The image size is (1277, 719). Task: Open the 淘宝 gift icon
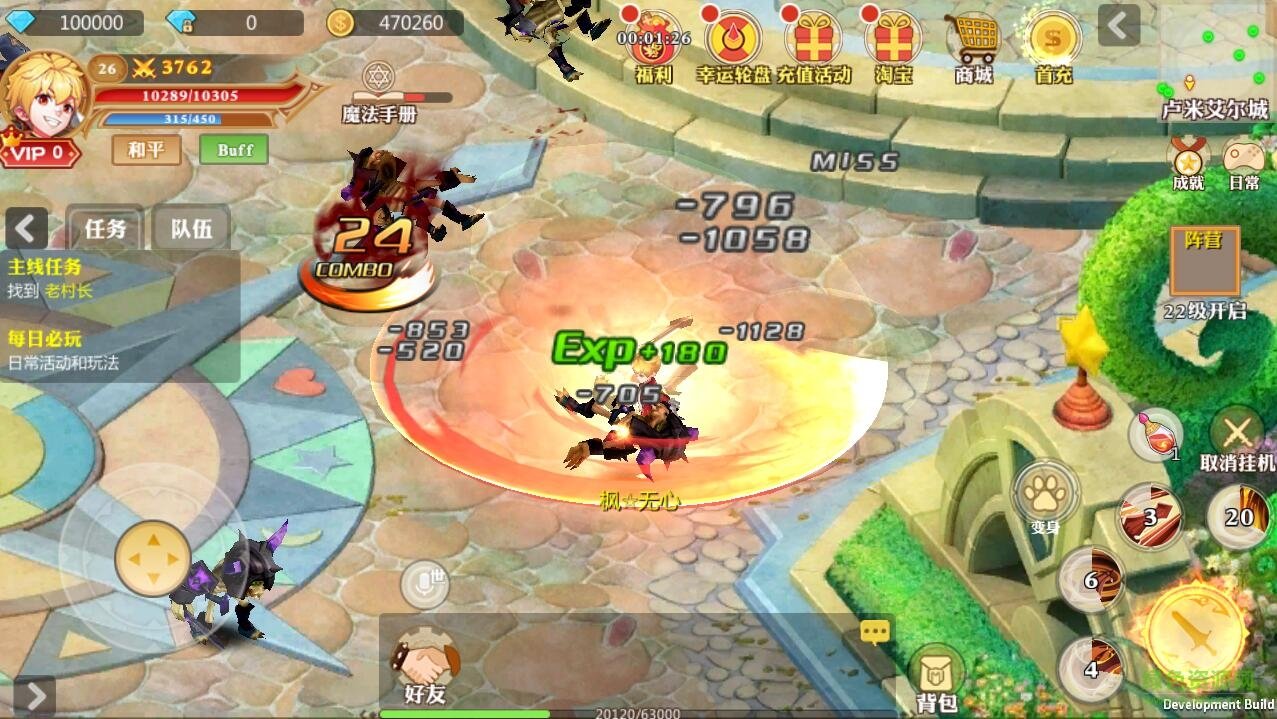893,43
